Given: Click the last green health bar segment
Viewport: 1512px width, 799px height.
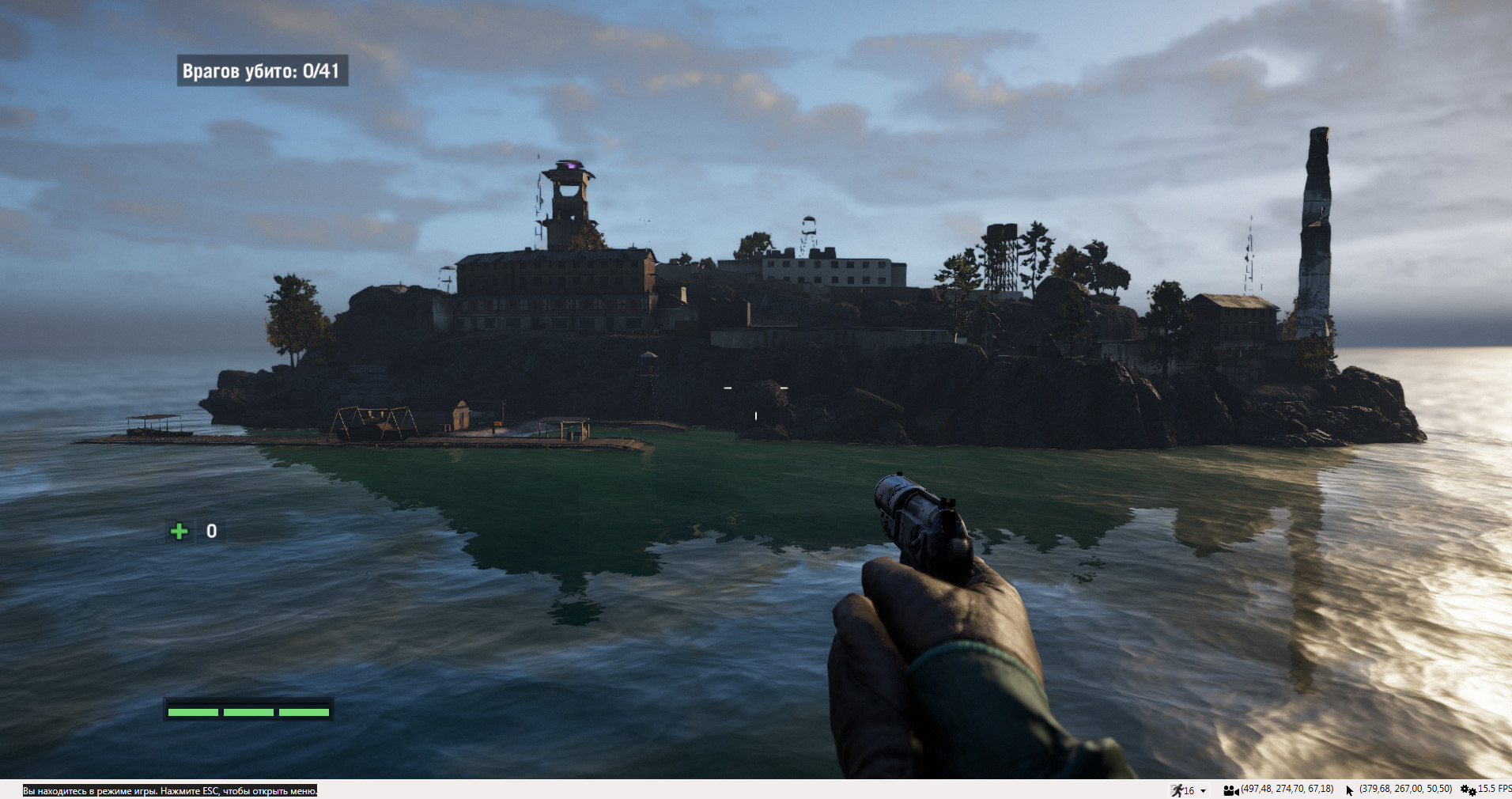Looking at the screenshot, I should coord(305,711).
